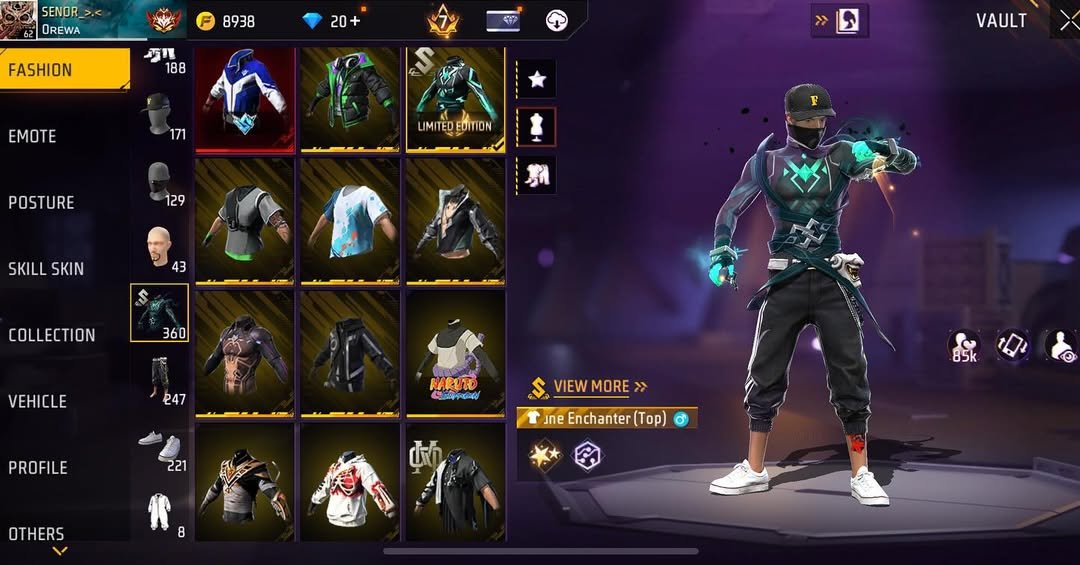Open the shoes category showing 221

159,447
